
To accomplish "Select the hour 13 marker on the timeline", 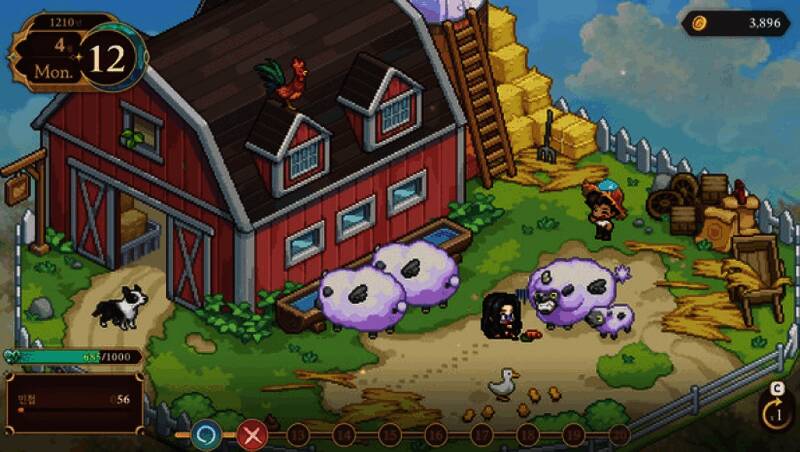I will click(297, 434).
